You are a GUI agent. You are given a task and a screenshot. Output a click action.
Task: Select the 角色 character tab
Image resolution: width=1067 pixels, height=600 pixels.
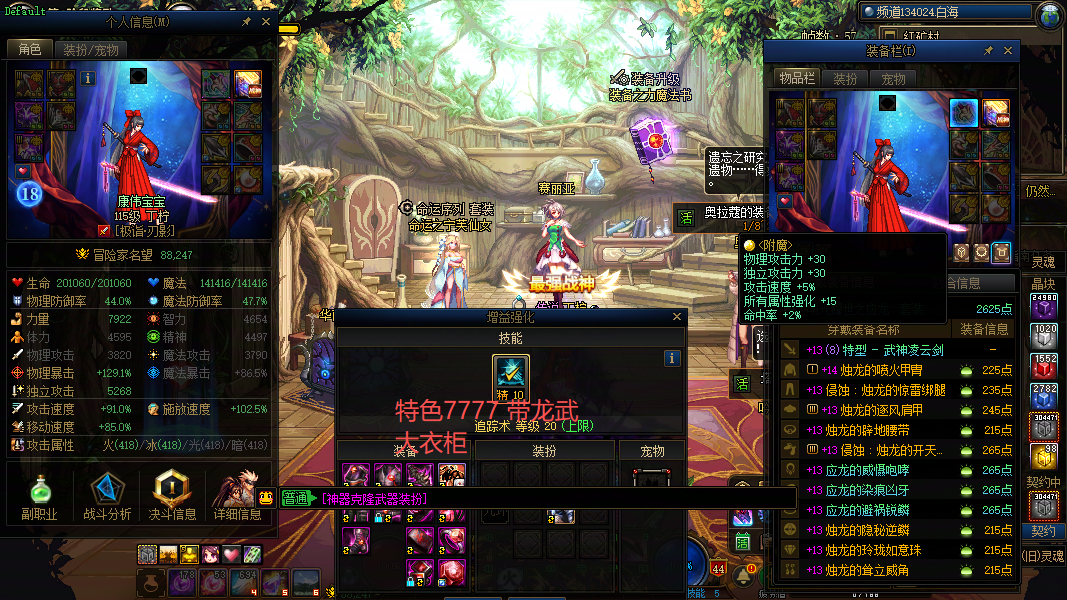[29, 49]
